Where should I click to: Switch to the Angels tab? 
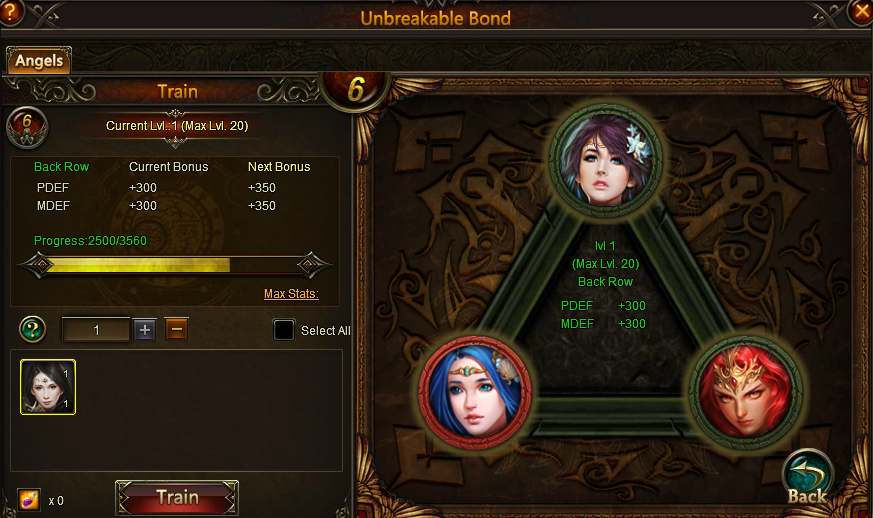(39, 61)
